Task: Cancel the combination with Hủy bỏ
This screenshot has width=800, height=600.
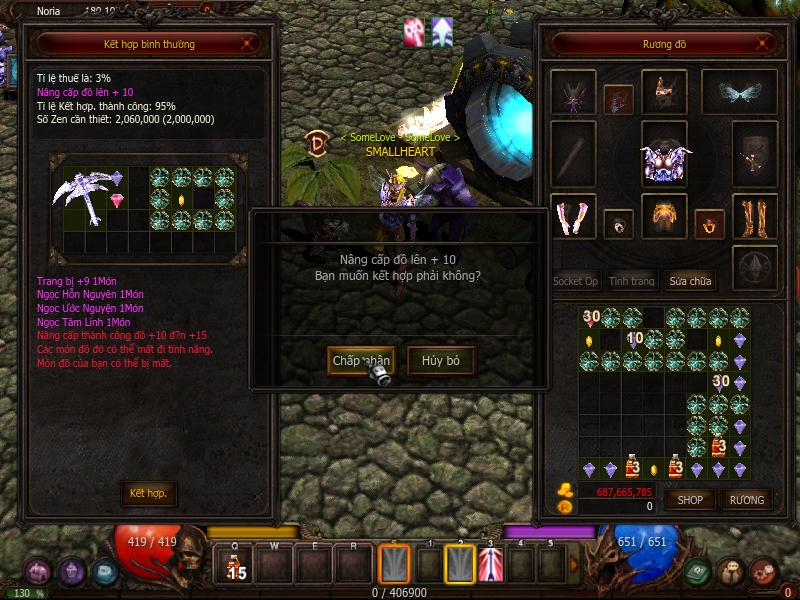Action: click(x=440, y=360)
